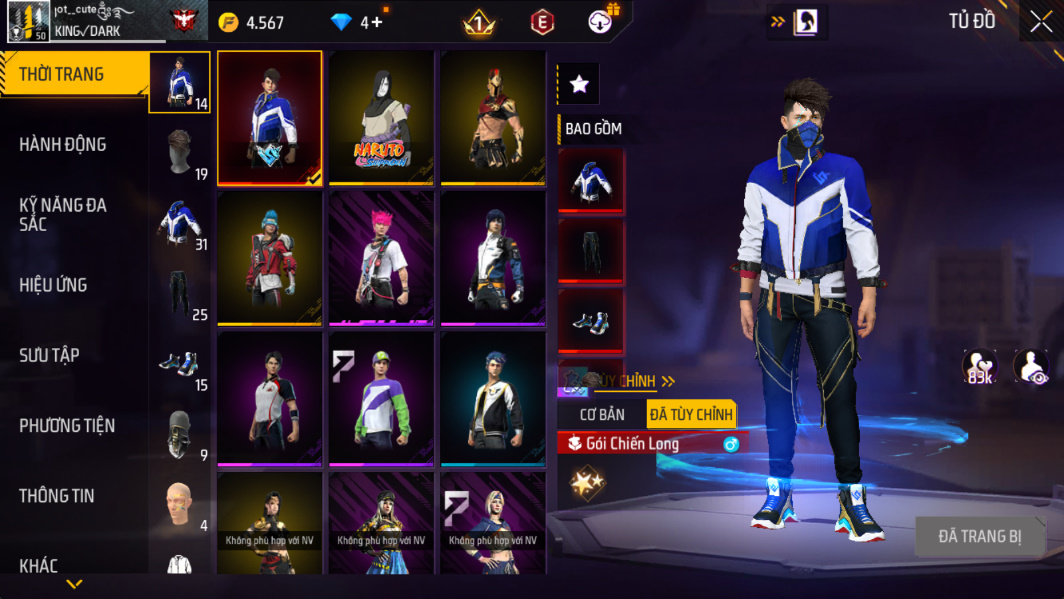Select the Hiệu Ứng category

(53, 285)
